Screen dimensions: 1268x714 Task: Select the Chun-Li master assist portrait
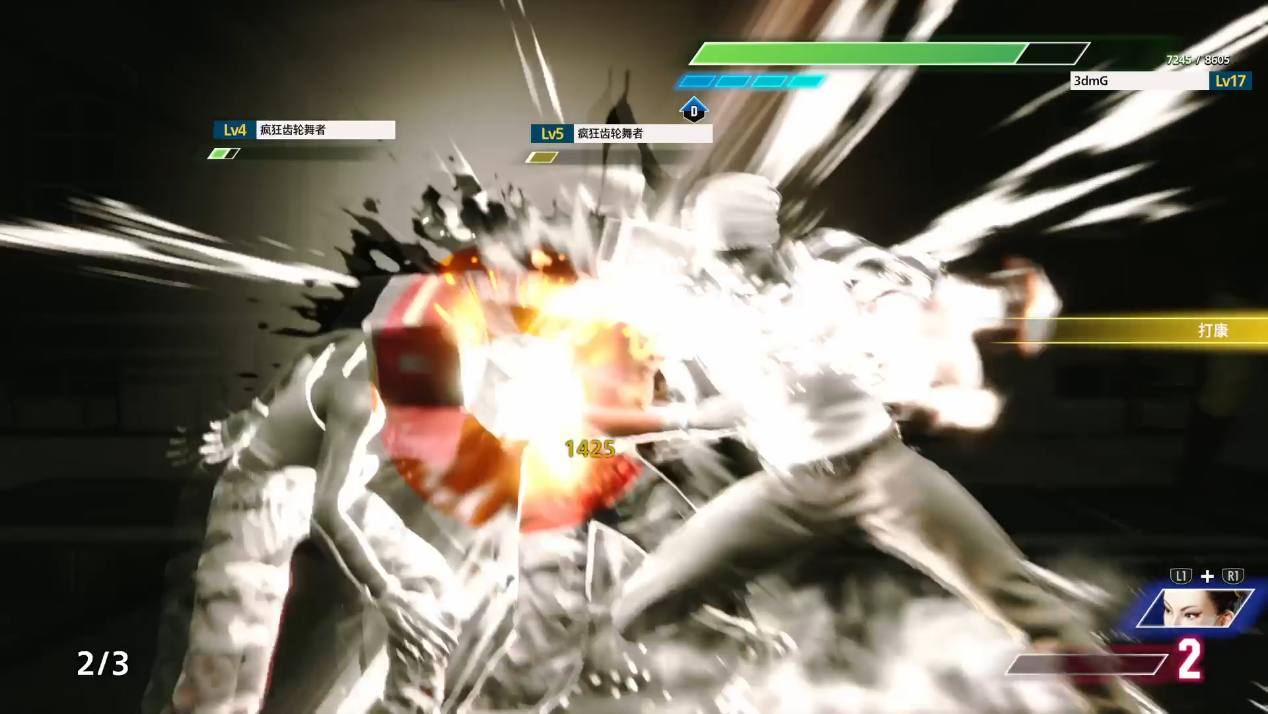[x=1198, y=609]
